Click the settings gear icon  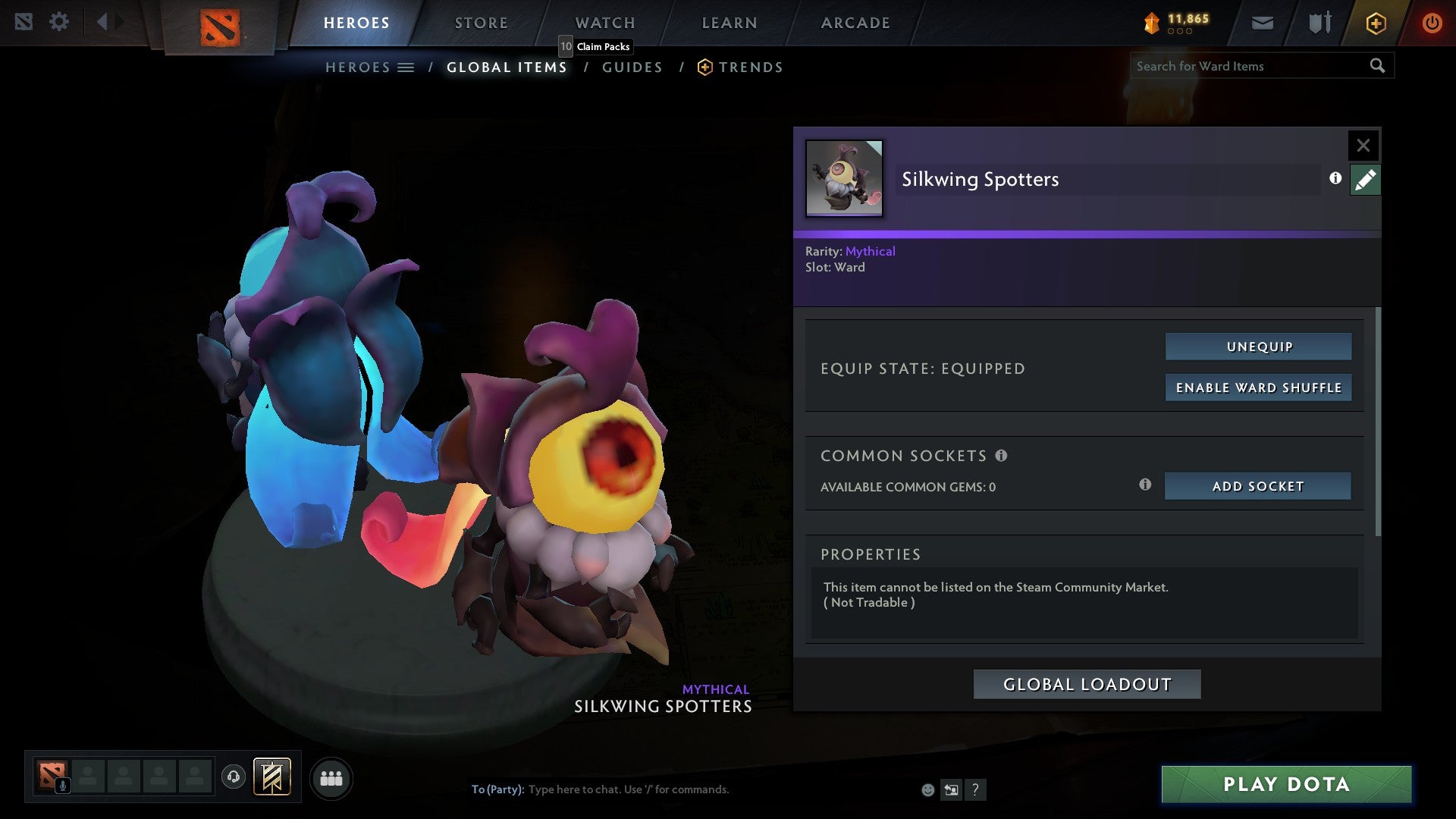pyautogui.click(x=59, y=21)
